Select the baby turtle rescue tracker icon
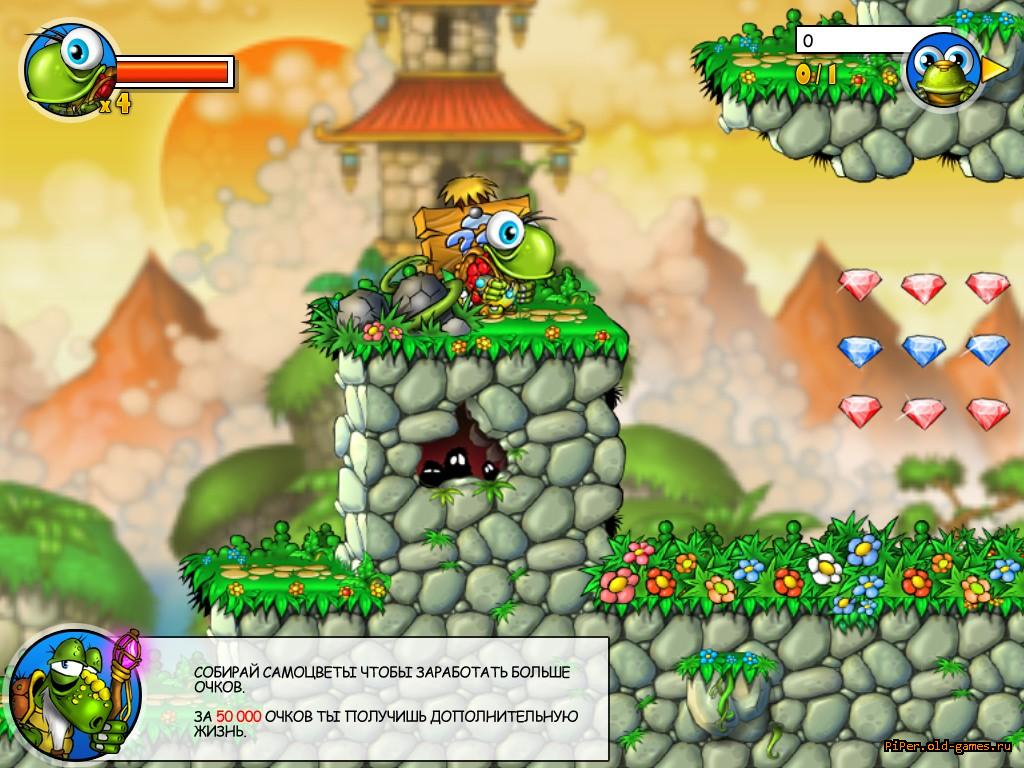This screenshot has height=768, width=1024. coord(942,70)
